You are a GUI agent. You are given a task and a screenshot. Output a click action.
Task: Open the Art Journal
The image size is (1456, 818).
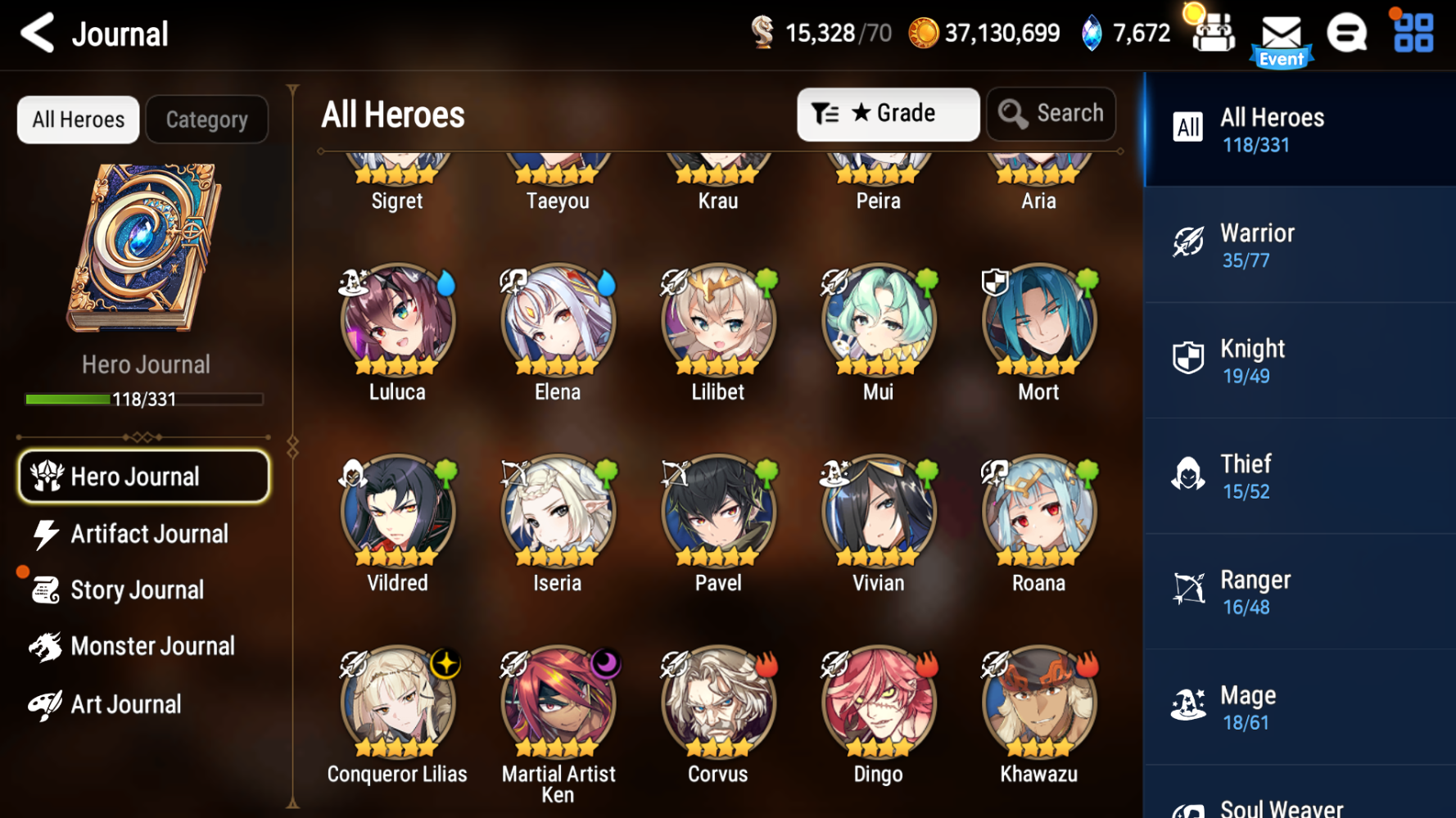pyautogui.click(x=125, y=703)
